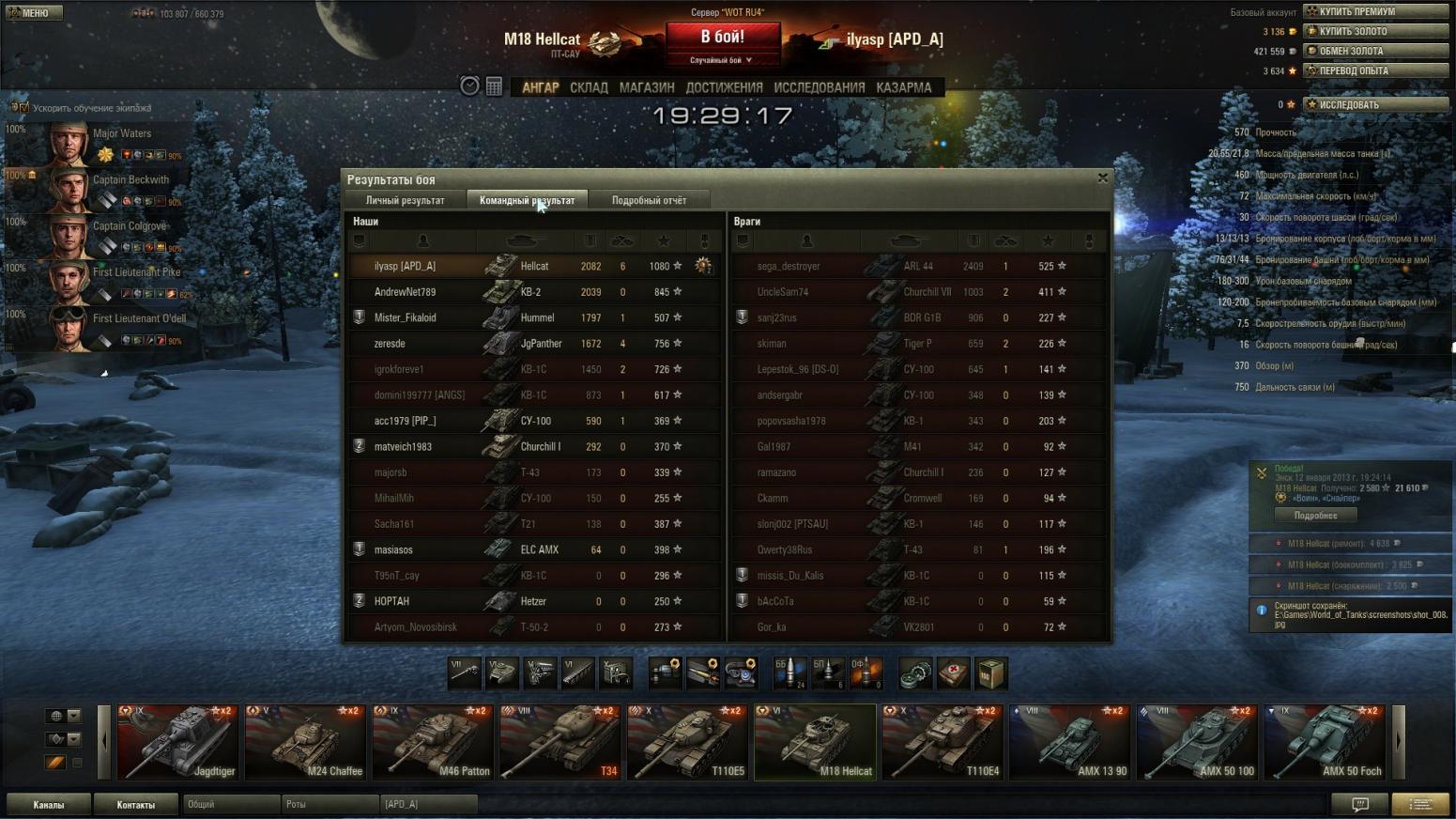Open the МЕНЮ button
1456x819 pixels.
tap(34, 13)
